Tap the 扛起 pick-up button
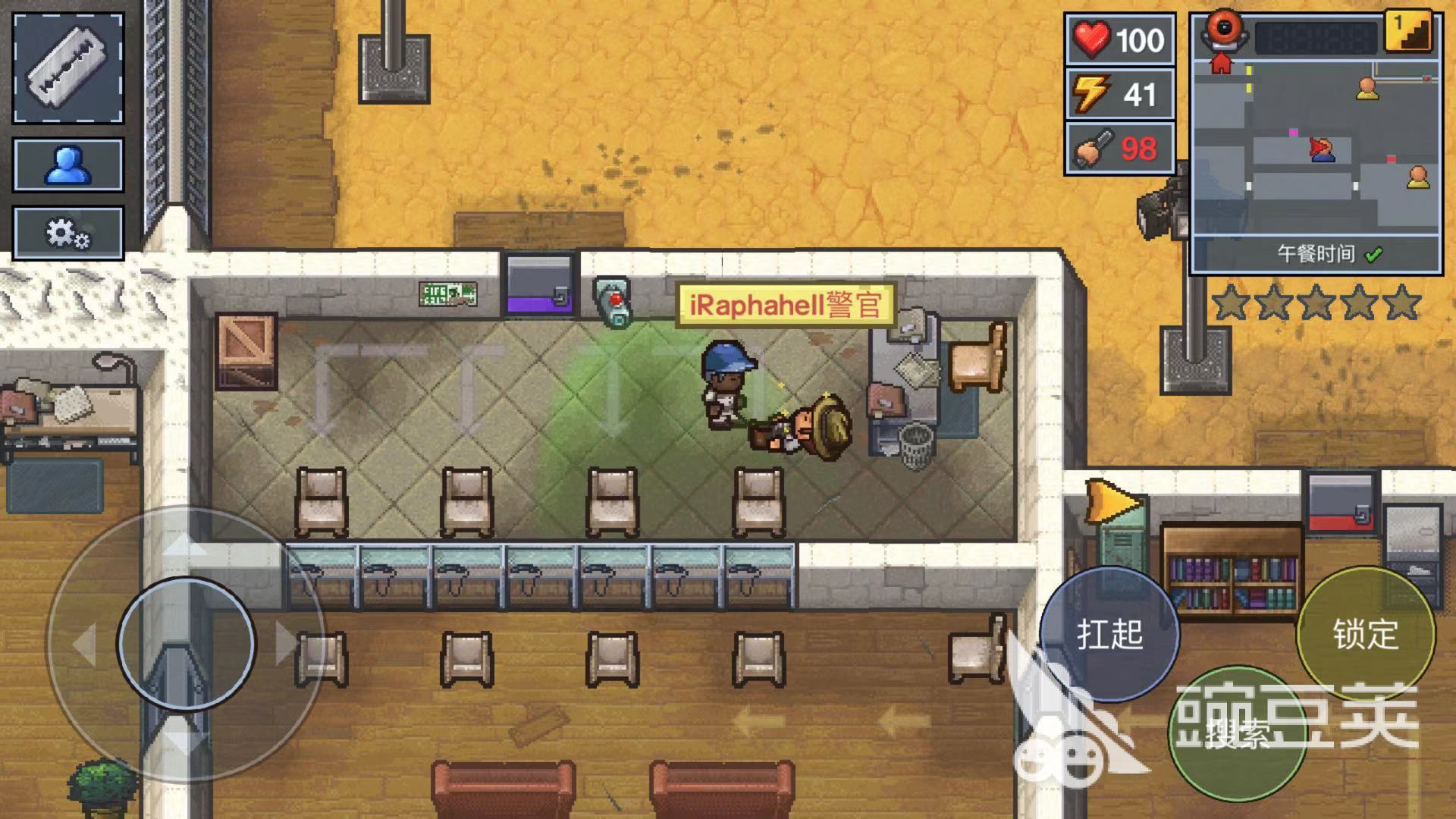This screenshot has width=1456, height=819. pyautogui.click(x=1109, y=634)
